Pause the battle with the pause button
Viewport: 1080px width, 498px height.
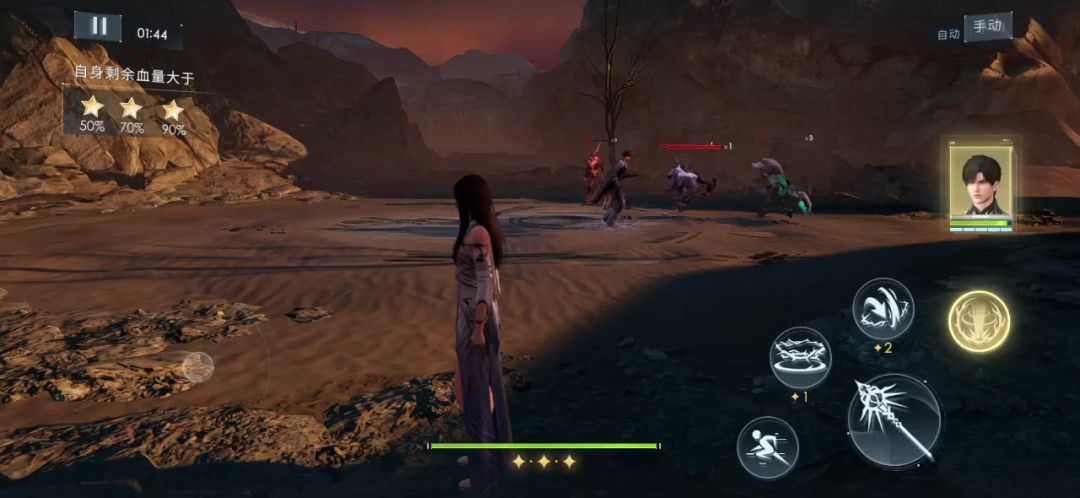(97, 27)
